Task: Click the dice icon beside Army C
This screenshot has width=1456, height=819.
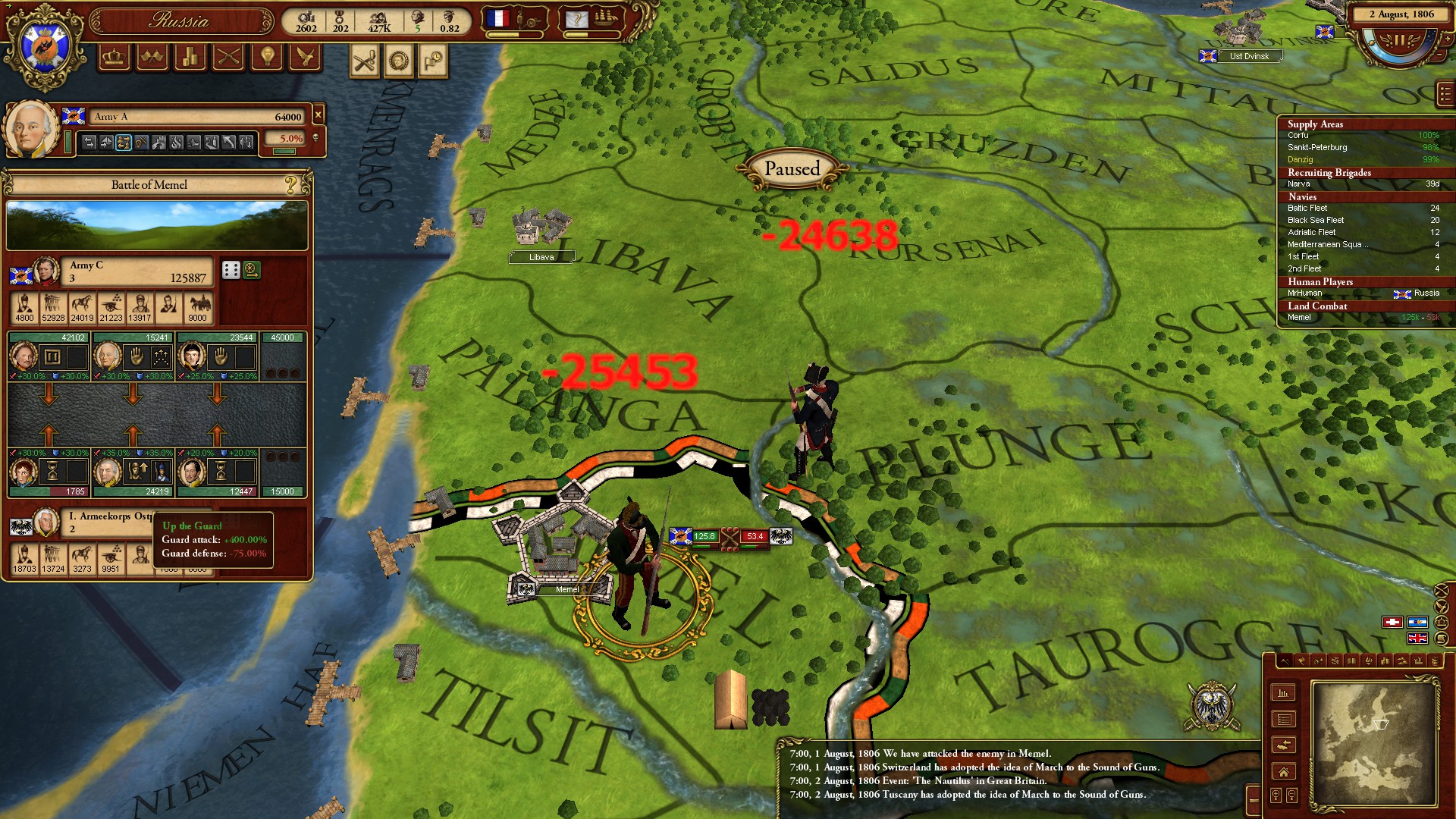Action: (231, 270)
